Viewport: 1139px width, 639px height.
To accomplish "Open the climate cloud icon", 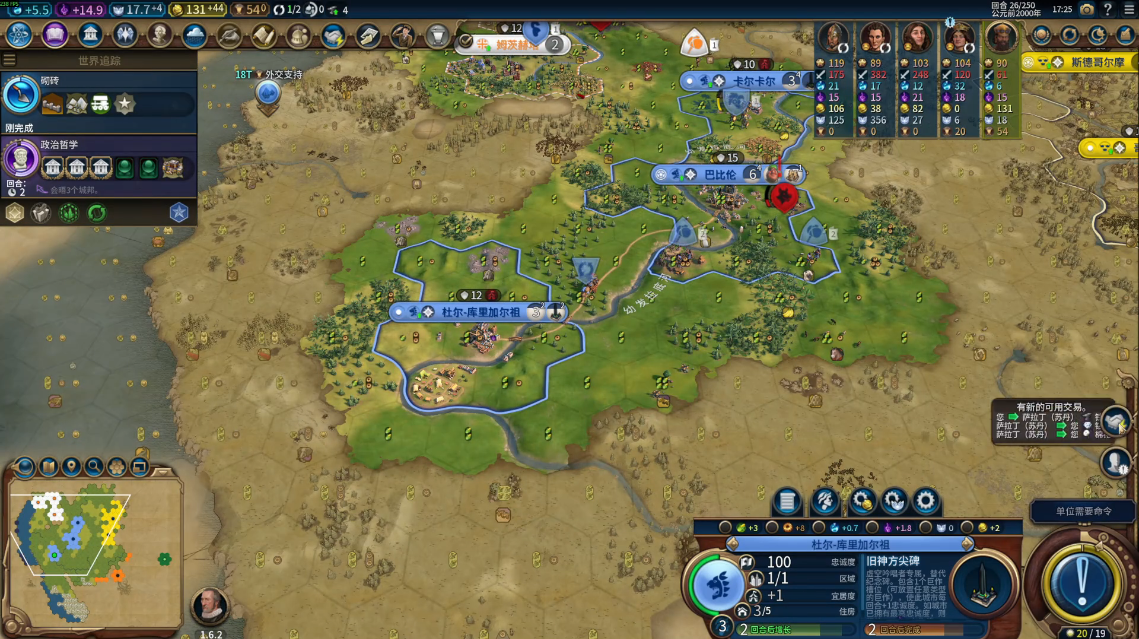I will (x=195, y=35).
